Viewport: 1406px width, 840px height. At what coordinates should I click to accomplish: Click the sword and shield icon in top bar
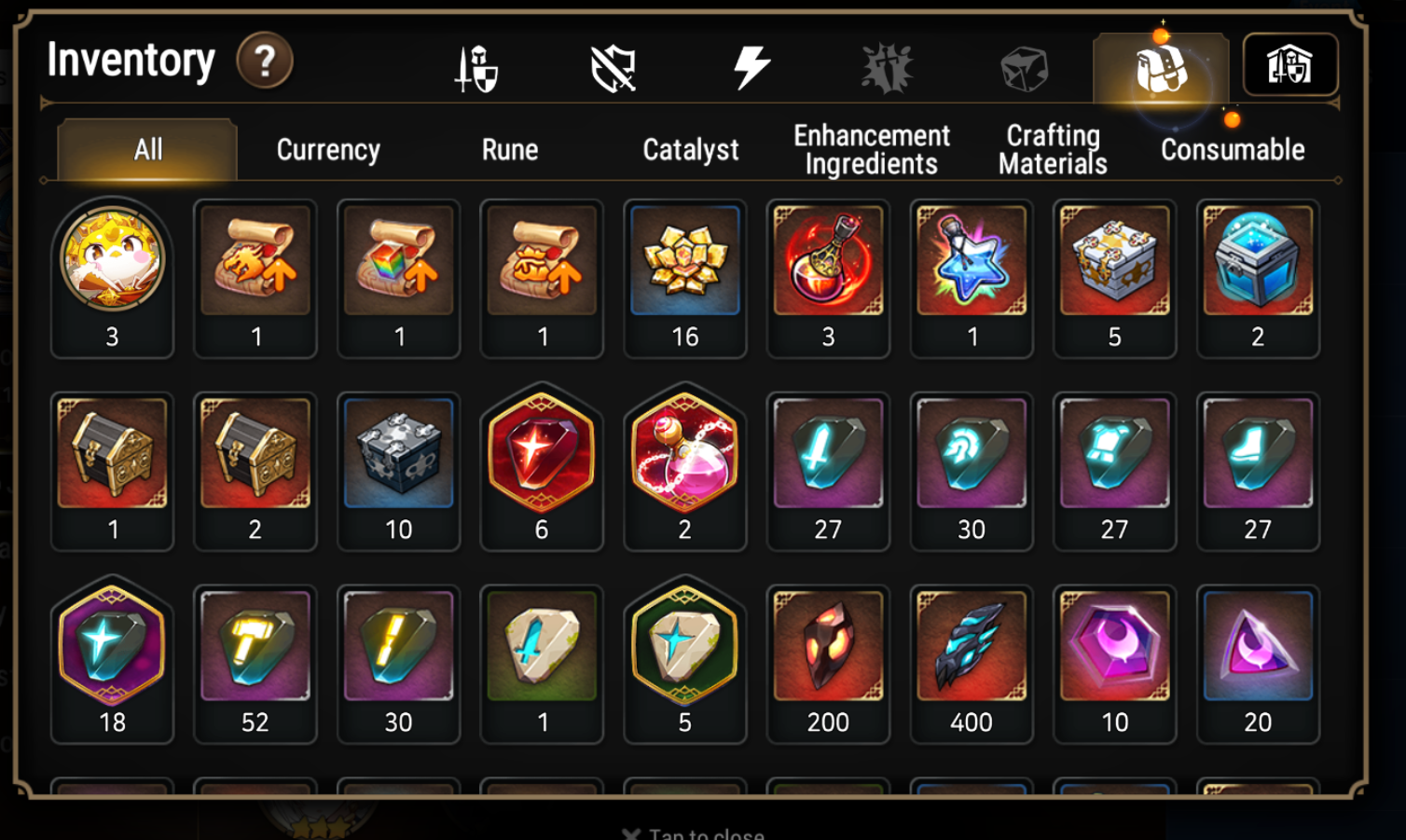click(476, 65)
